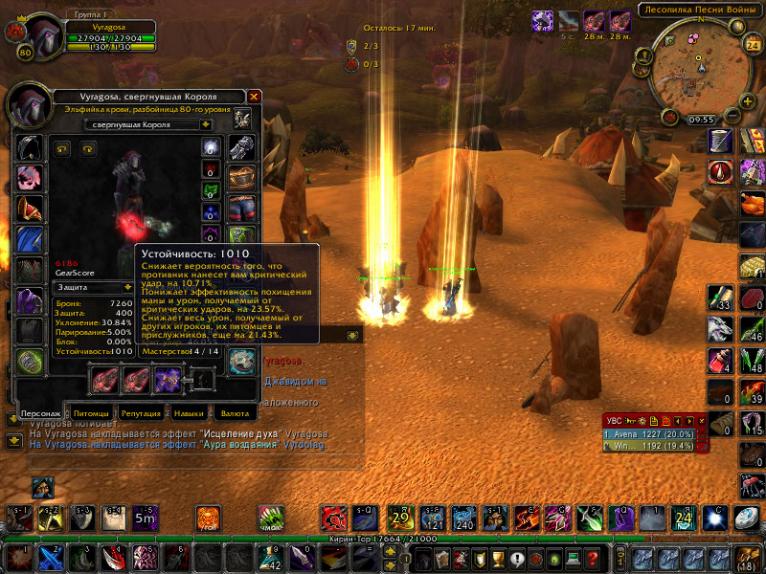
Task: Select the blue cloak equipment slot
Action: [30, 240]
